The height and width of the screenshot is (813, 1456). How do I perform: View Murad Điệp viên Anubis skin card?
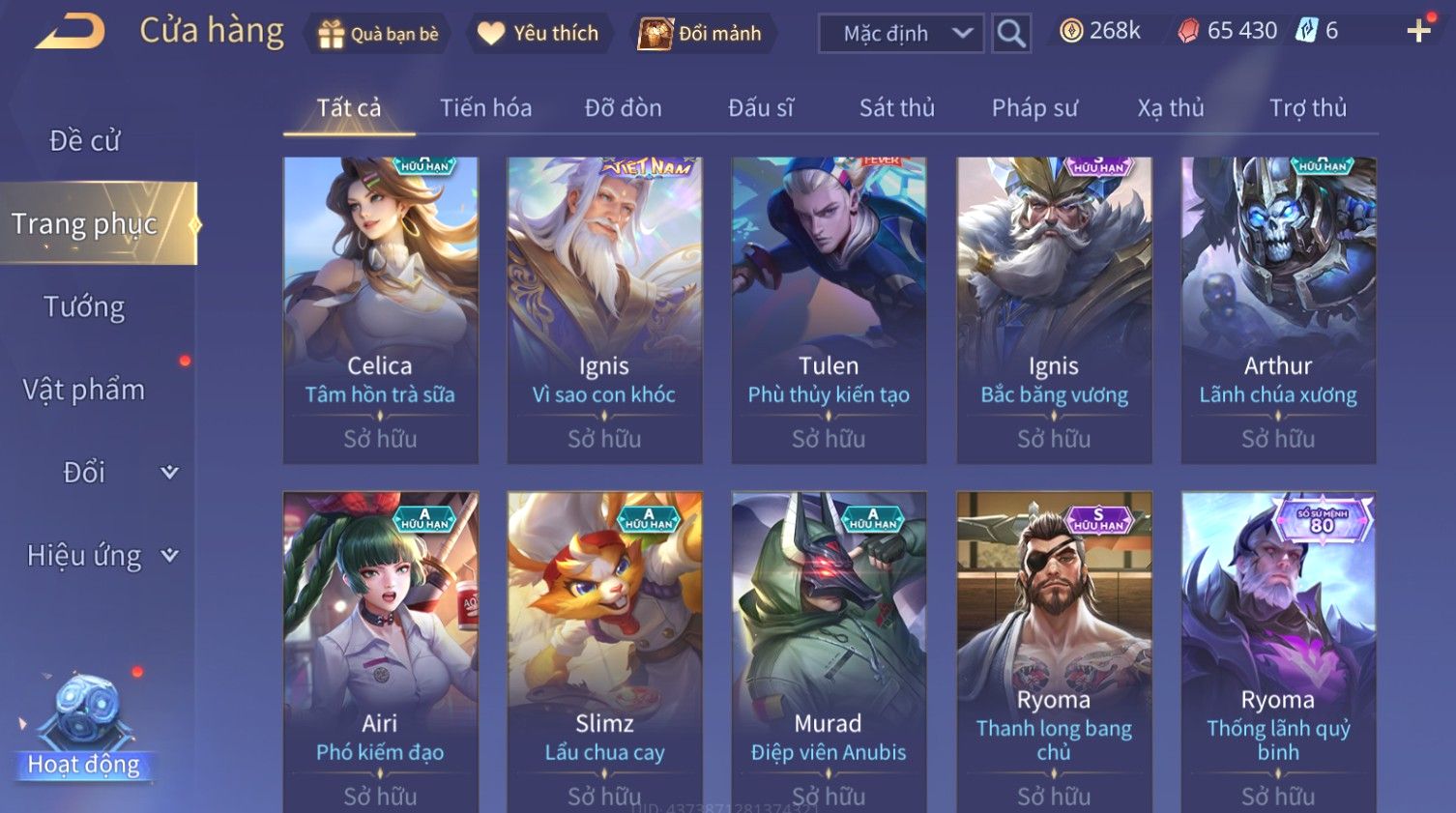point(829,648)
